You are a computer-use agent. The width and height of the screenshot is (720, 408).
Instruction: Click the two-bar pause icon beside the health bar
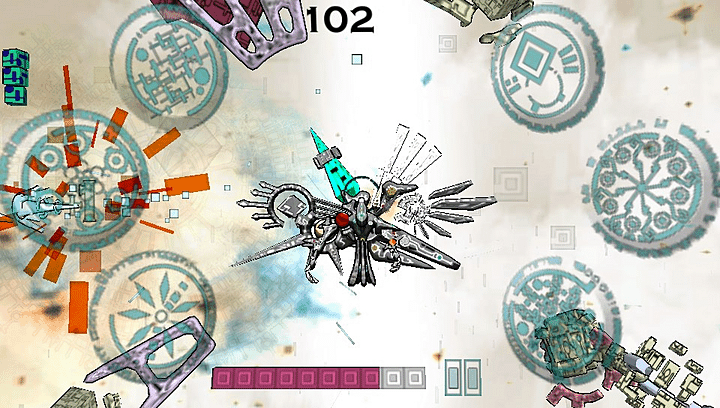(x=462, y=377)
